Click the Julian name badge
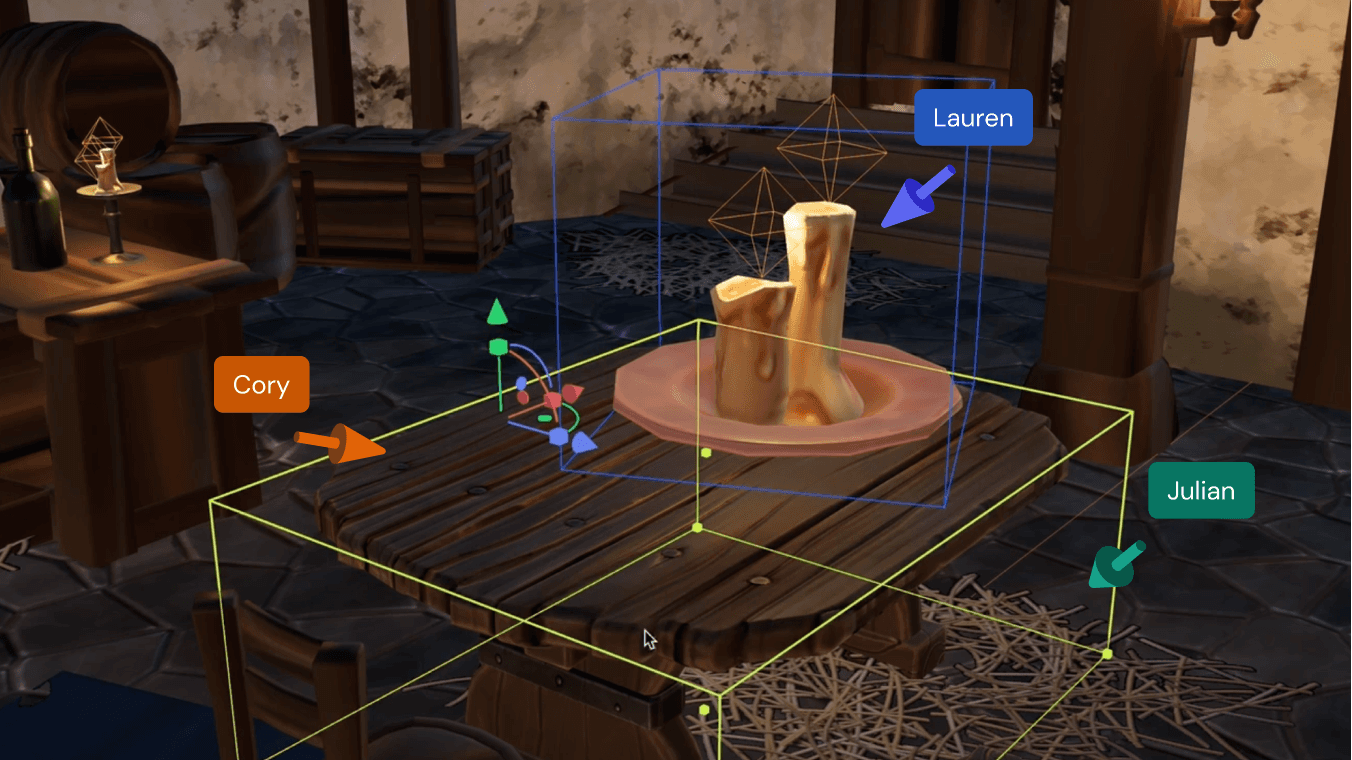The image size is (1352, 760). pyautogui.click(x=1200, y=490)
